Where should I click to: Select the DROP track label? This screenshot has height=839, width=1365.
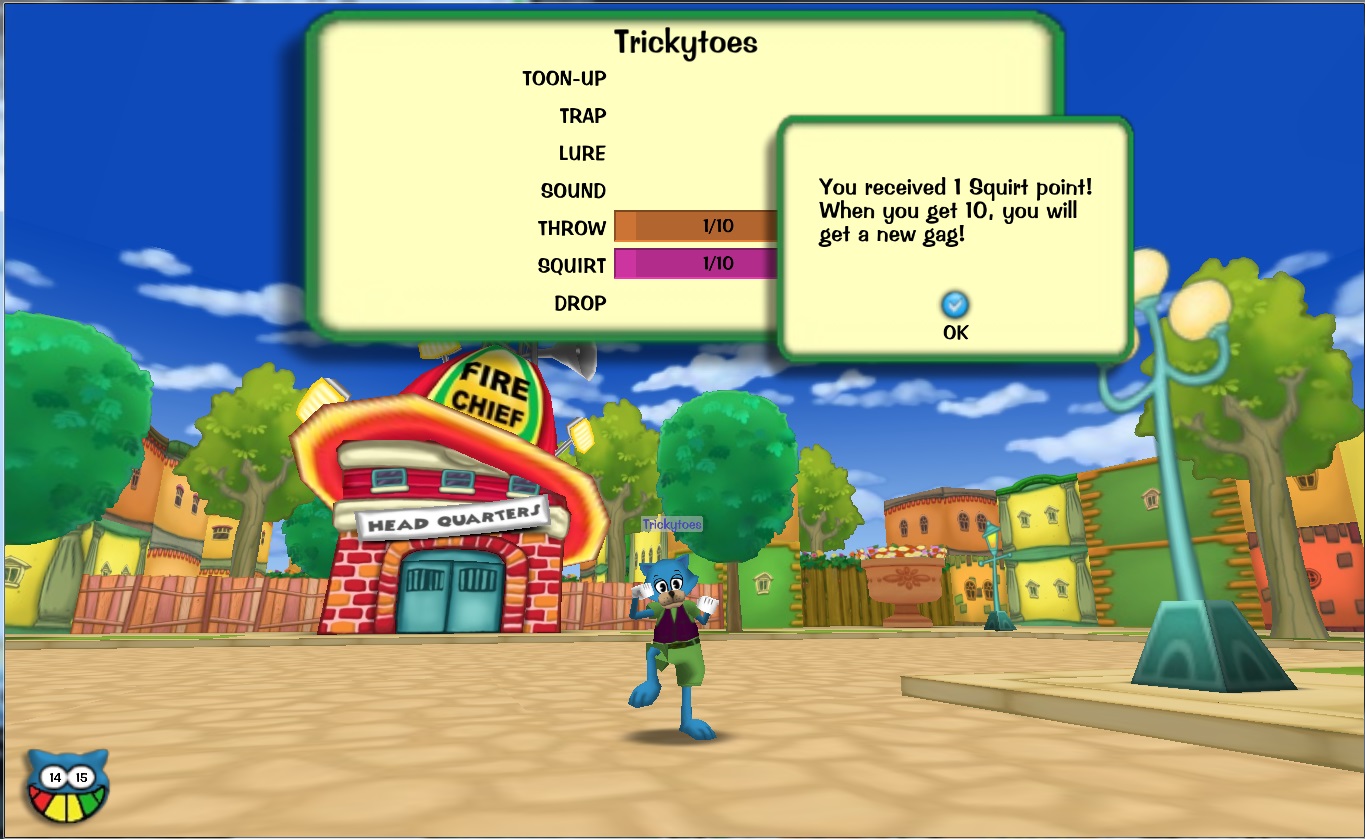click(x=581, y=302)
